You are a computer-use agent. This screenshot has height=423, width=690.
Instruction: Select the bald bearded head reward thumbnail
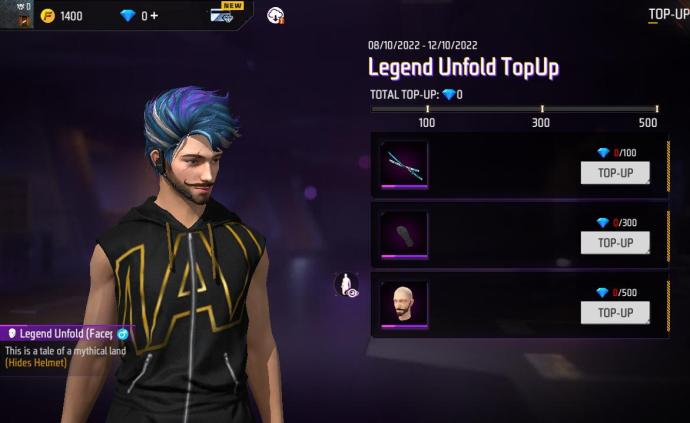tap(404, 303)
